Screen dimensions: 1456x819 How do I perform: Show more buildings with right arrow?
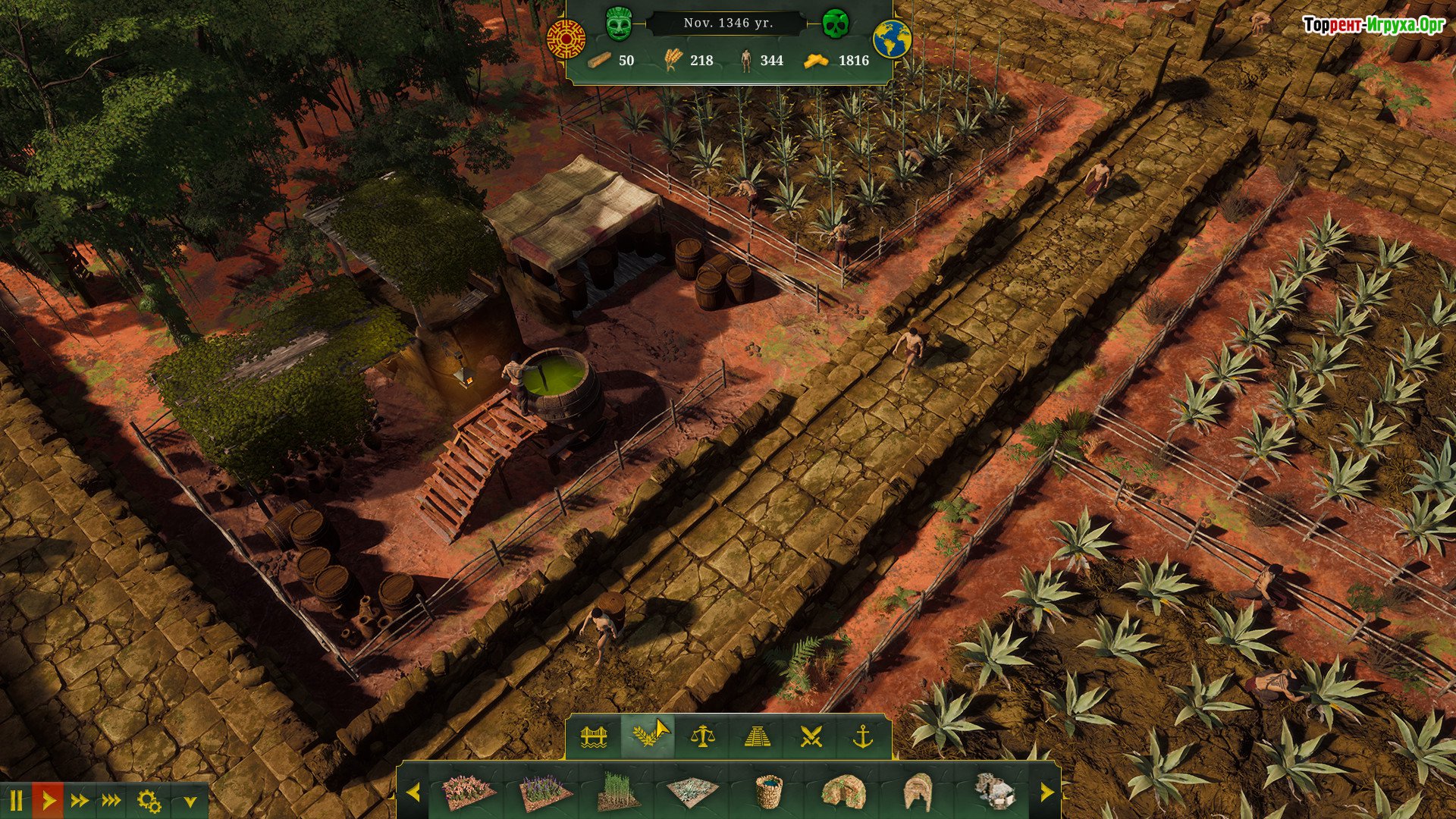[x=1046, y=792]
